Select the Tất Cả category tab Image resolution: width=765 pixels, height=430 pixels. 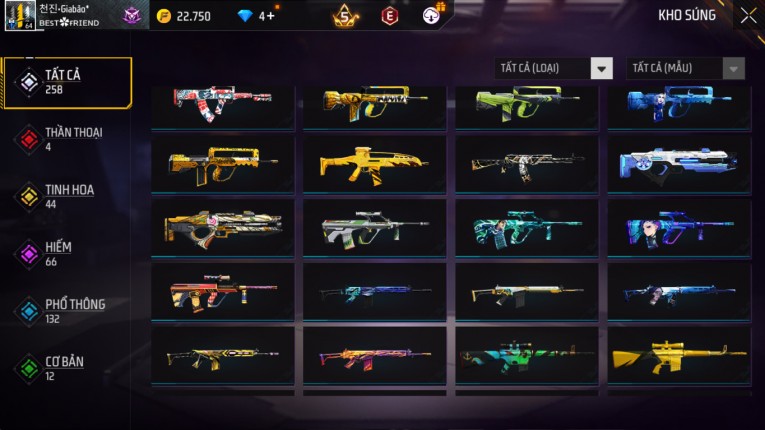pos(67,82)
